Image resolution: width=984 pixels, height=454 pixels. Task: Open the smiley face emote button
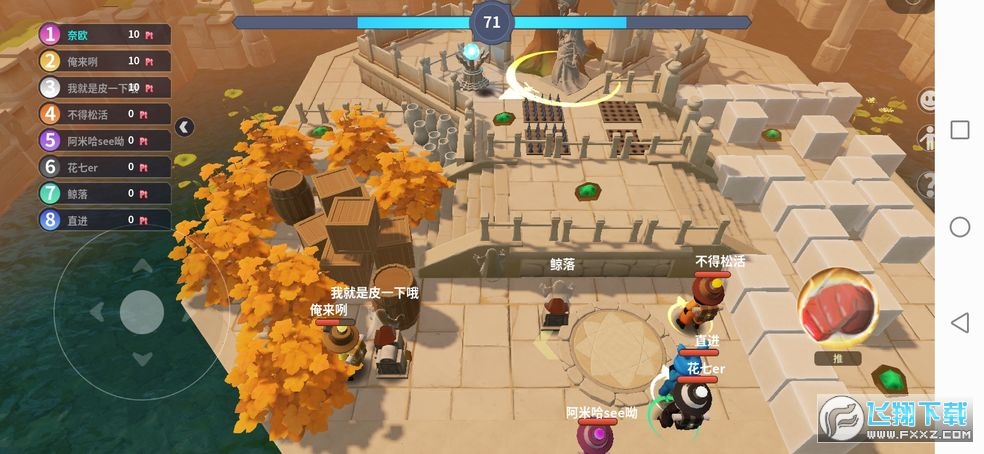coord(928,100)
